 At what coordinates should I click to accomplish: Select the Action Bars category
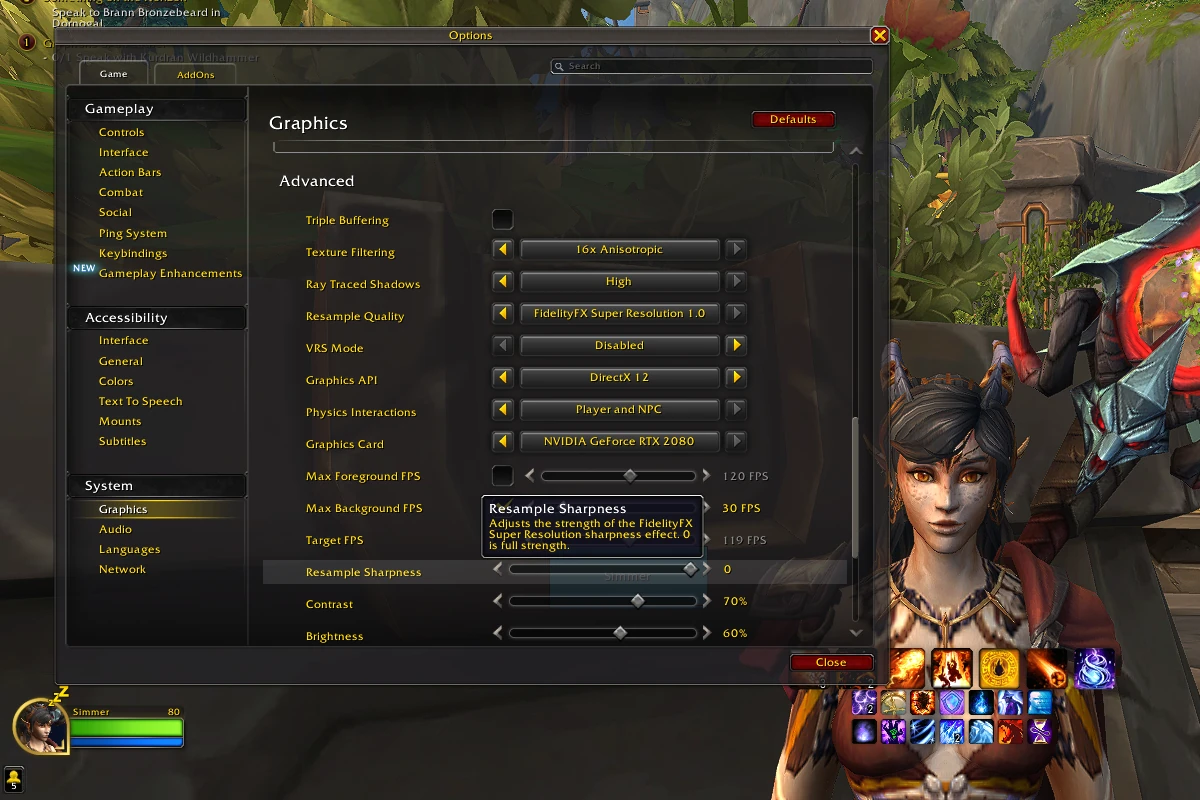(130, 173)
